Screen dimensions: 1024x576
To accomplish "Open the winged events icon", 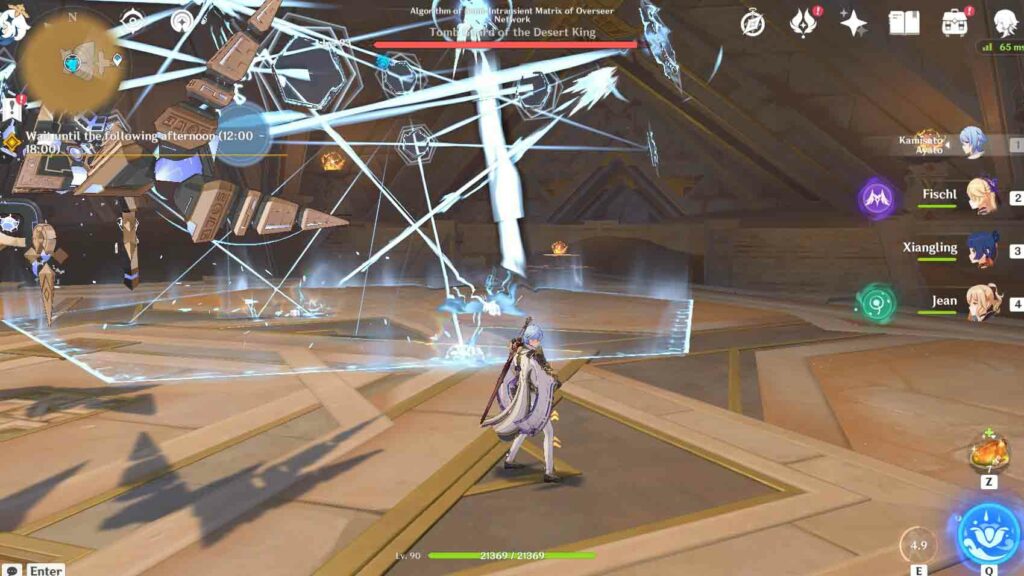I will pos(803,23).
